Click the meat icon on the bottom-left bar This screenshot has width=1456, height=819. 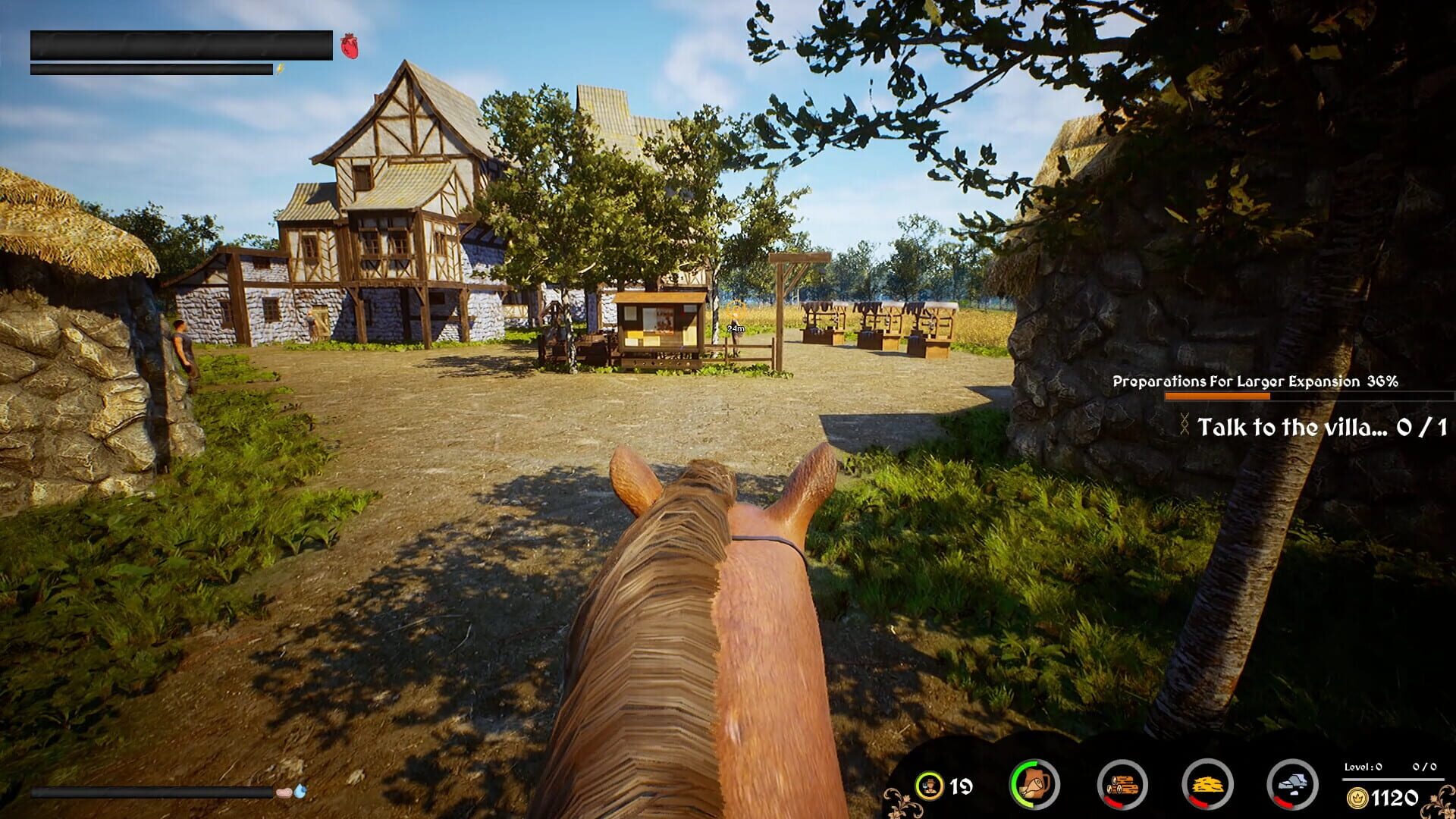(284, 792)
